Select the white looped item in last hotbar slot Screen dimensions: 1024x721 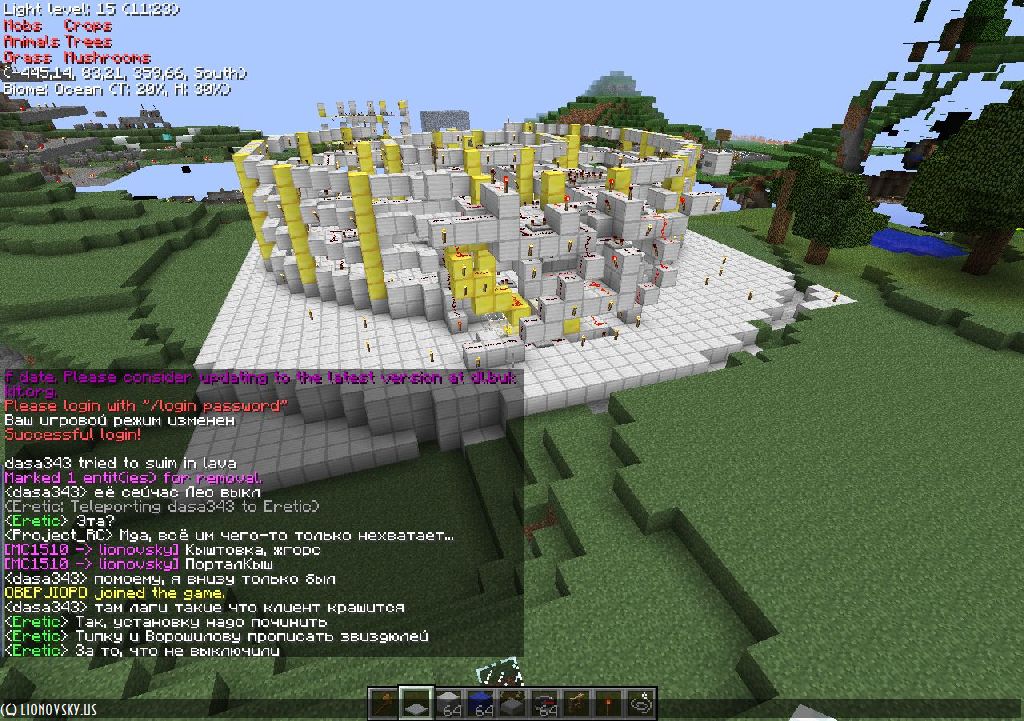[x=641, y=703]
